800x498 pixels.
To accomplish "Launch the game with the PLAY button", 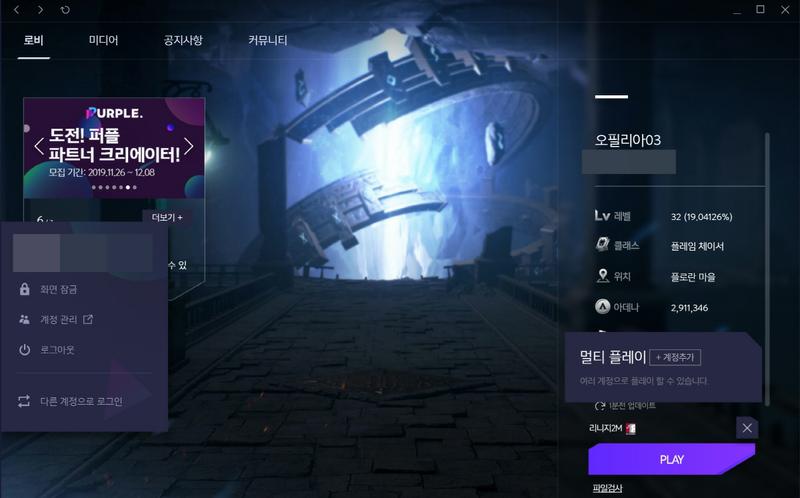I will pos(671,459).
